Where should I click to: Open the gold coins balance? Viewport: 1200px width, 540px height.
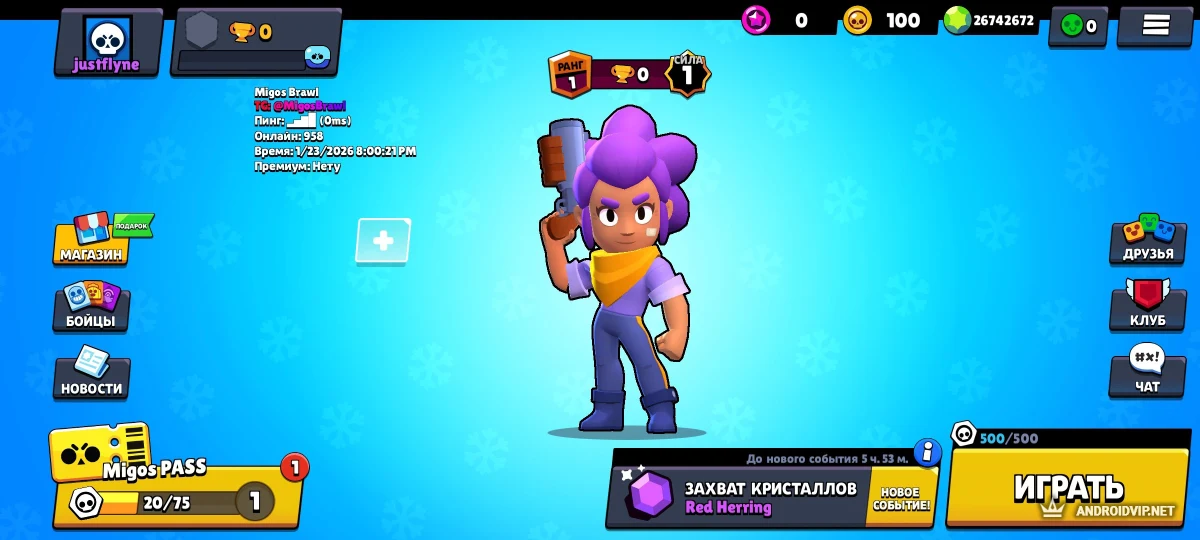[x=884, y=20]
